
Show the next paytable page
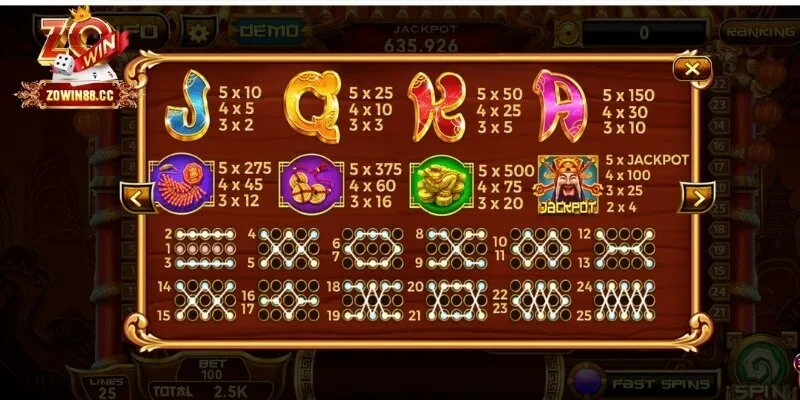[x=693, y=197]
